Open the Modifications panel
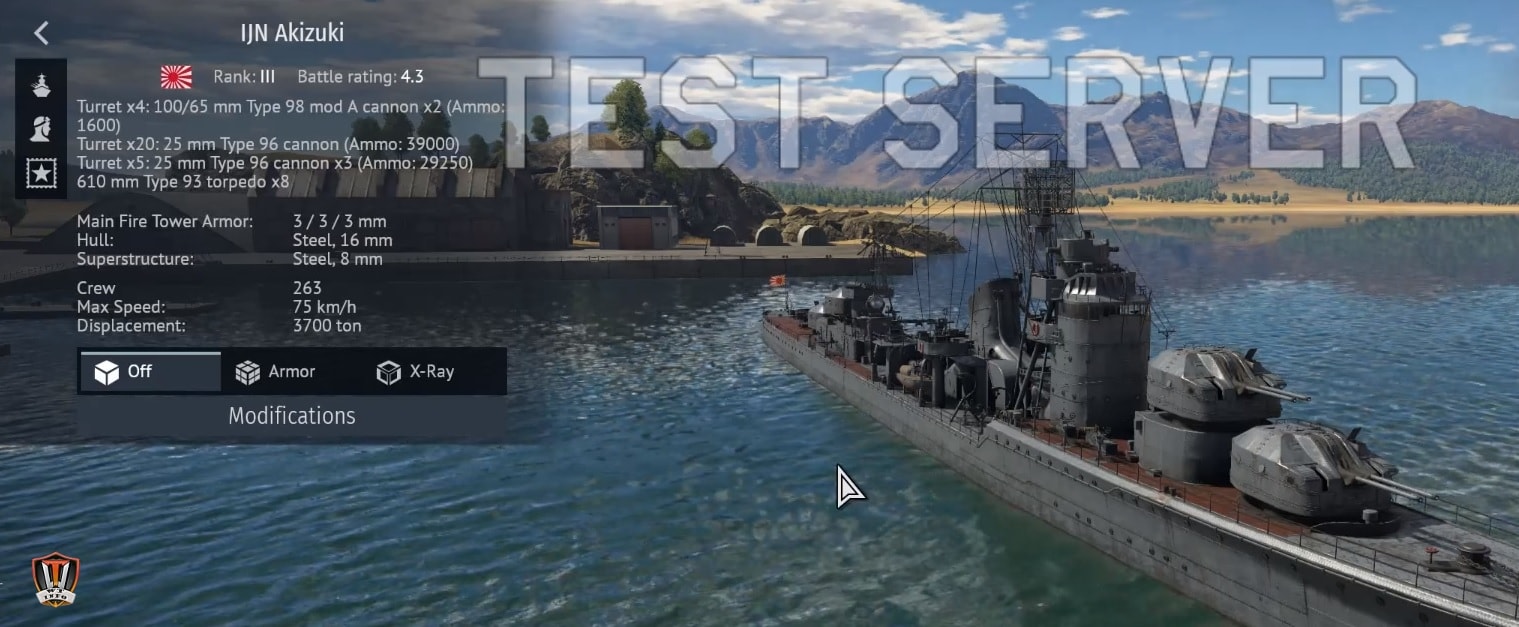1519x627 pixels. (291, 416)
